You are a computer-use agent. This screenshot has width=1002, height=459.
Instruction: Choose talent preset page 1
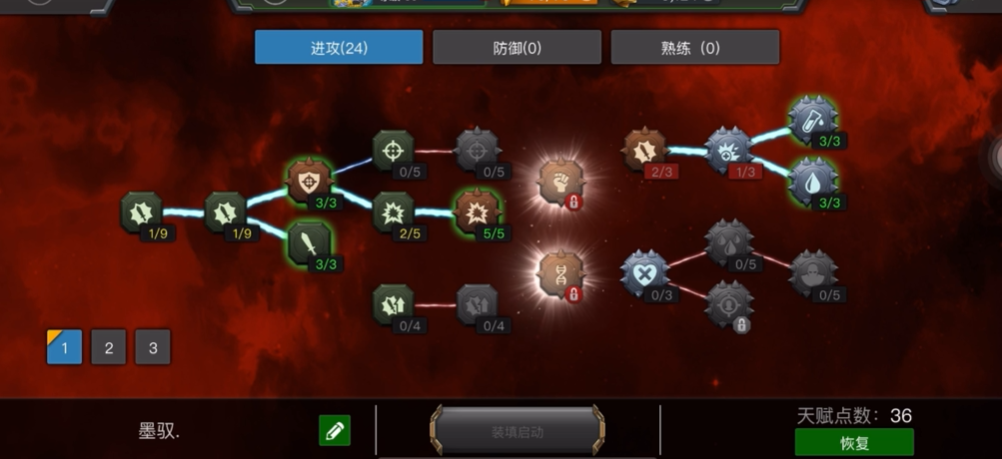tap(65, 347)
